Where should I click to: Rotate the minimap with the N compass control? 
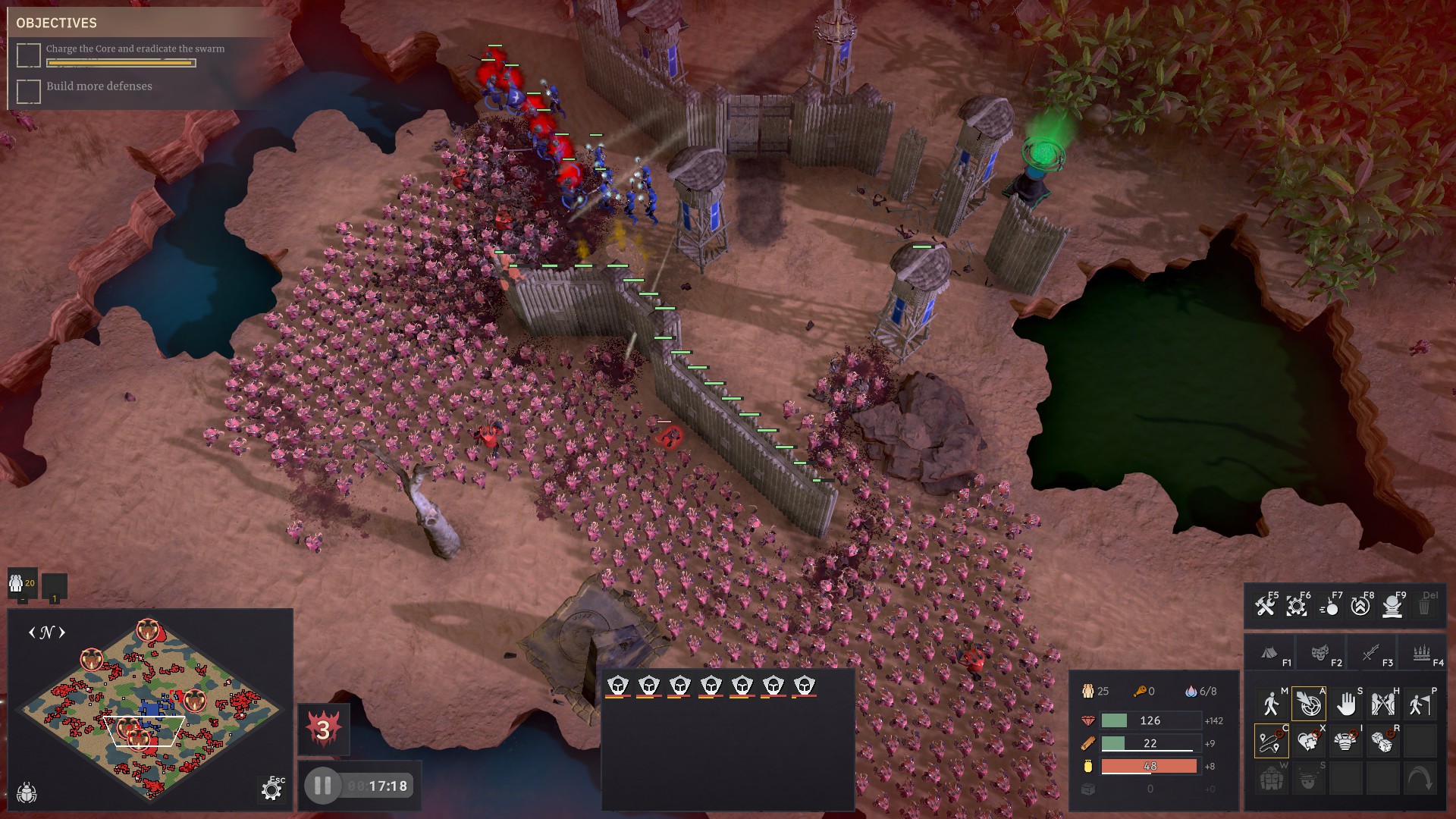point(47,632)
